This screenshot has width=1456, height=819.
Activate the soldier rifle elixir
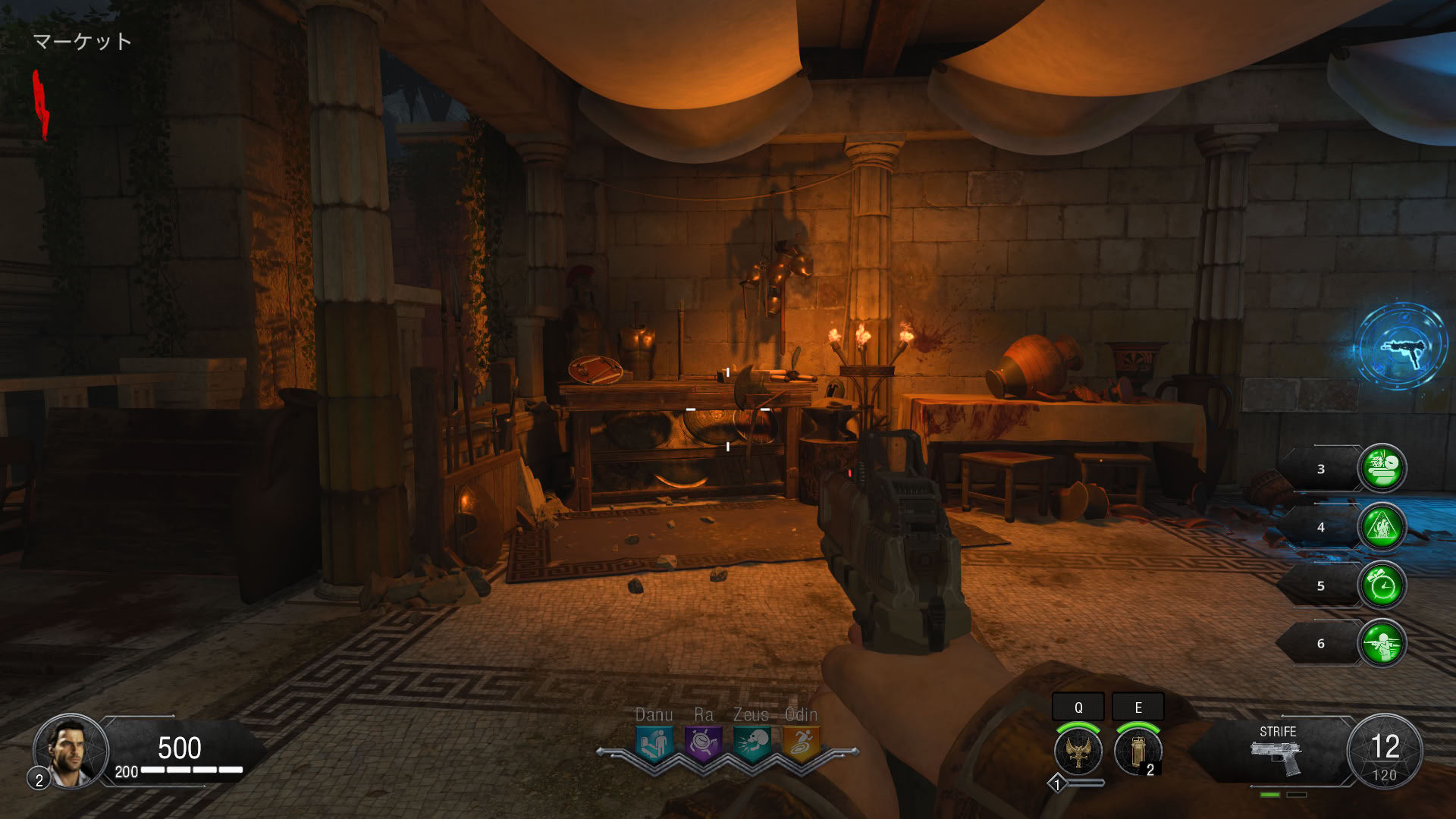1382,644
